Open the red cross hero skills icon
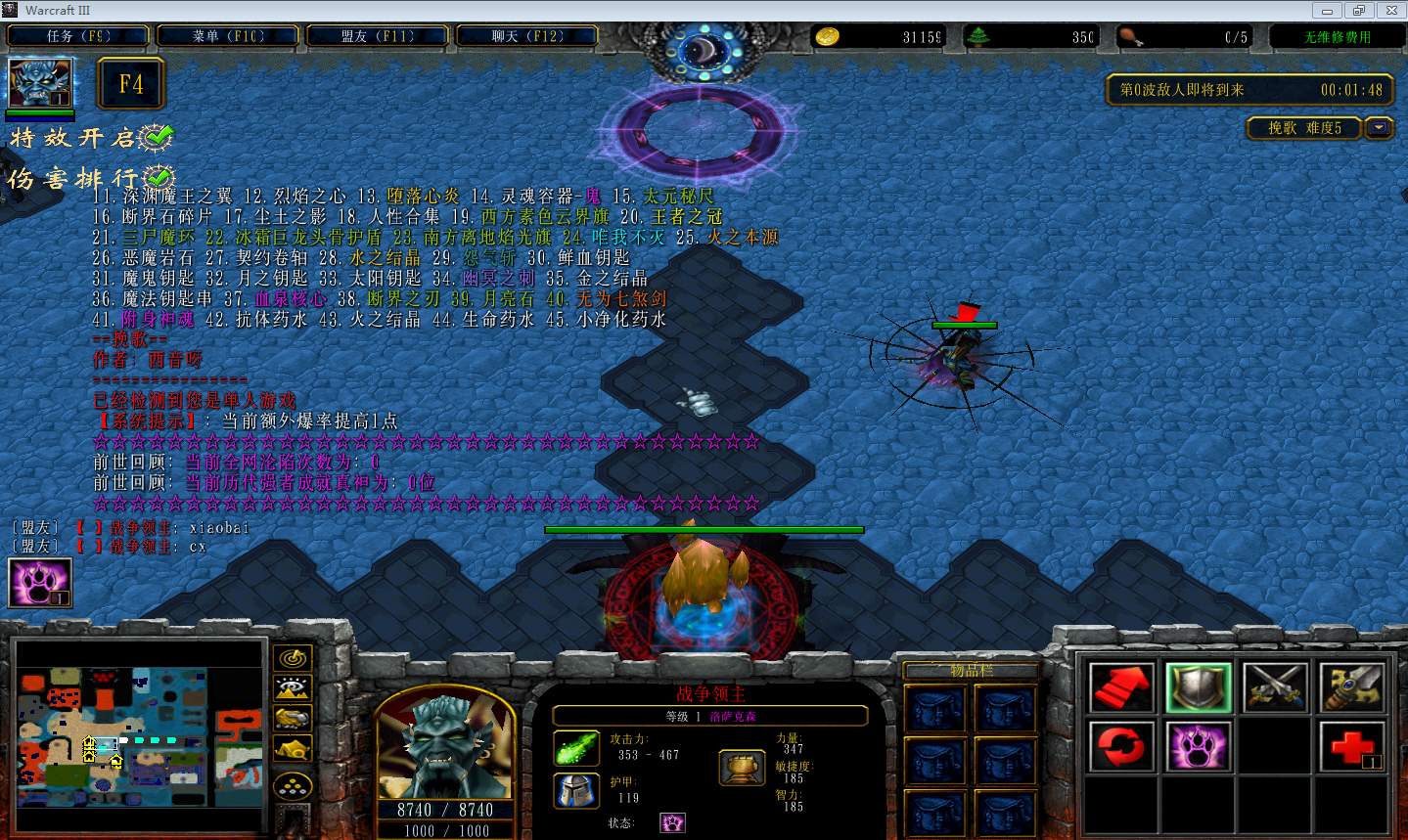1408x840 pixels. [1353, 747]
